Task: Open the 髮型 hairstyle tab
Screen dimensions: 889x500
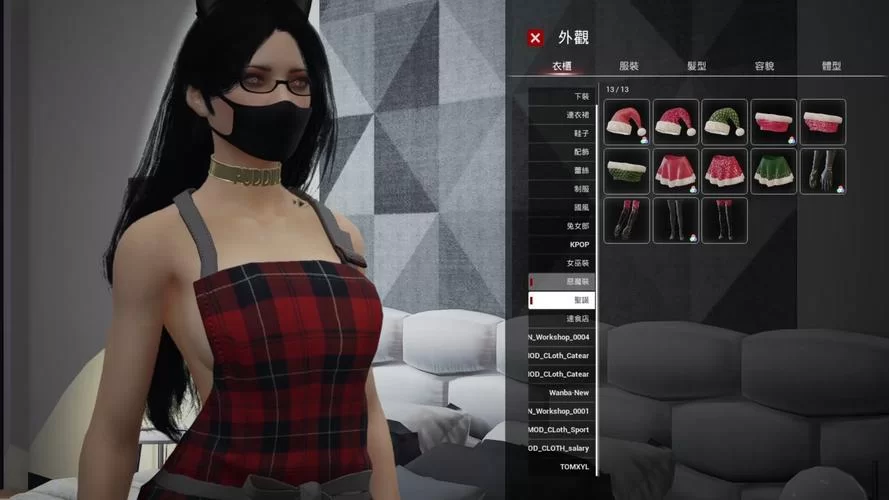Action: 697,66
